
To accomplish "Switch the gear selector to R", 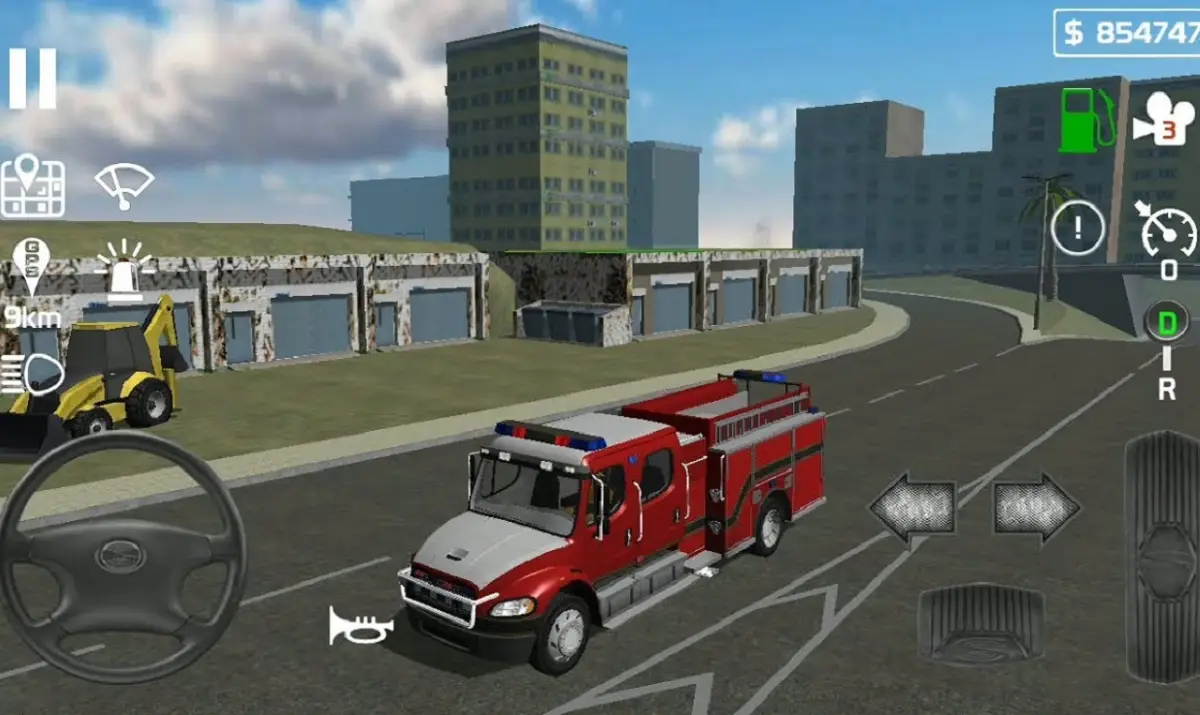I will (1167, 389).
